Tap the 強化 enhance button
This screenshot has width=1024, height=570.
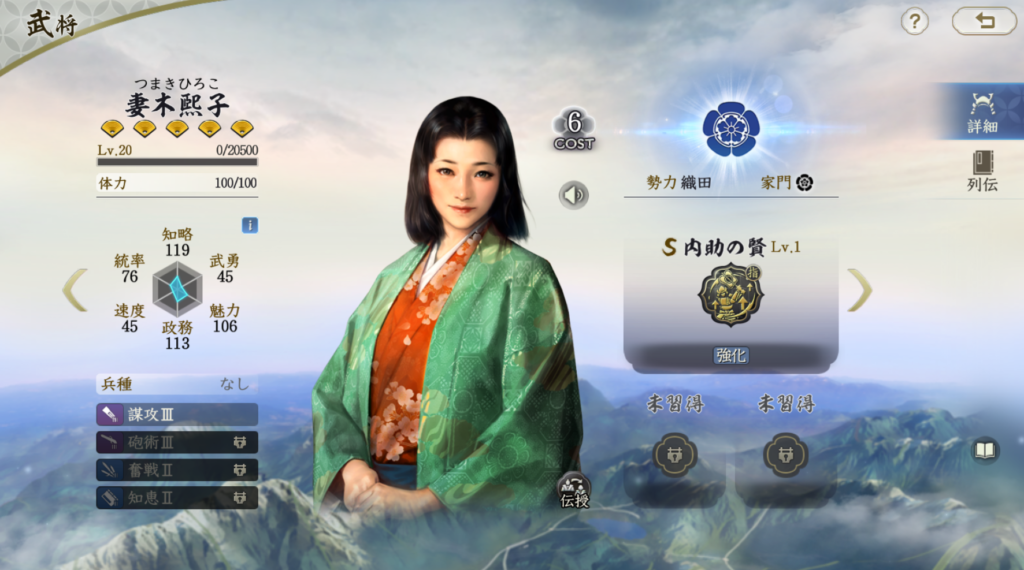[x=731, y=355]
